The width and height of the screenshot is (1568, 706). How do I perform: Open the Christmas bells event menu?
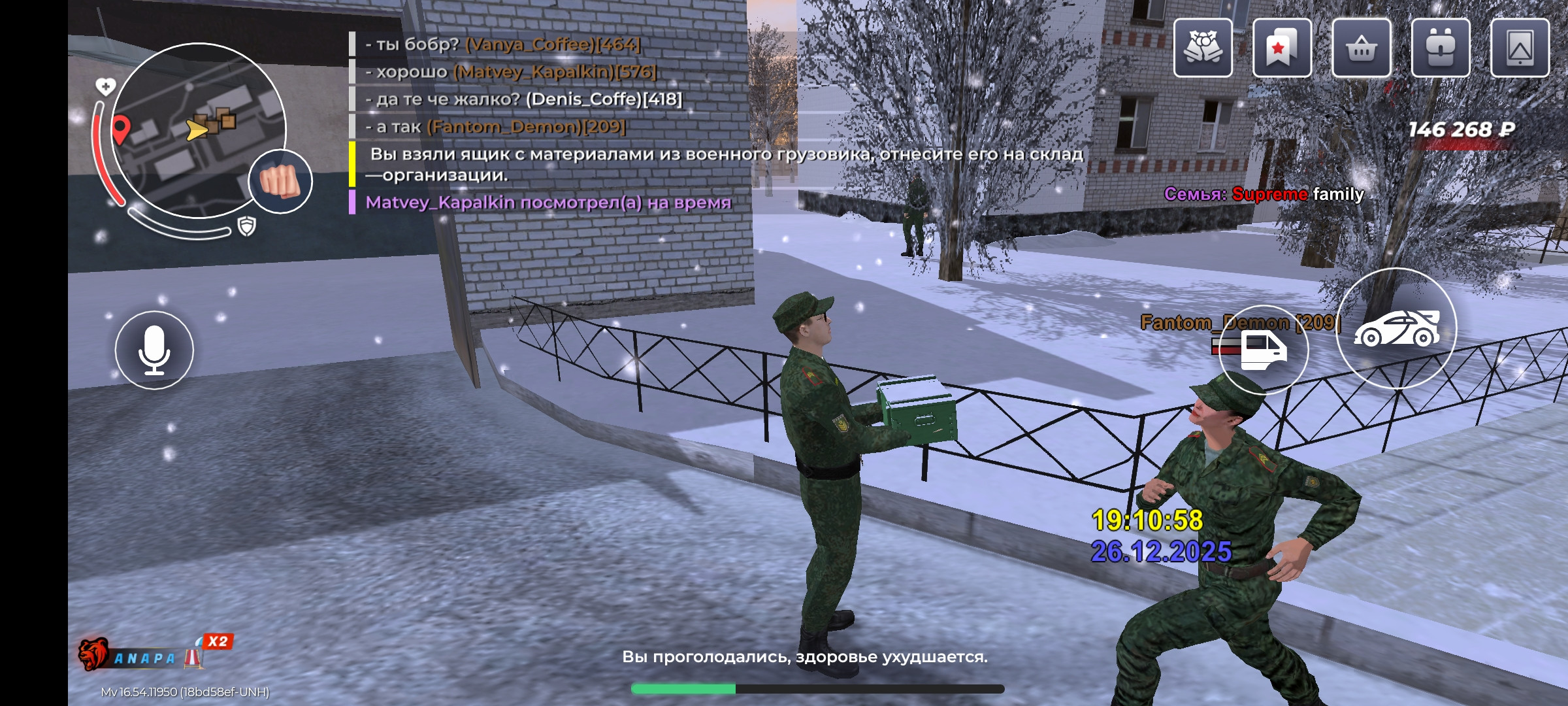click(x=1203, y=48)
